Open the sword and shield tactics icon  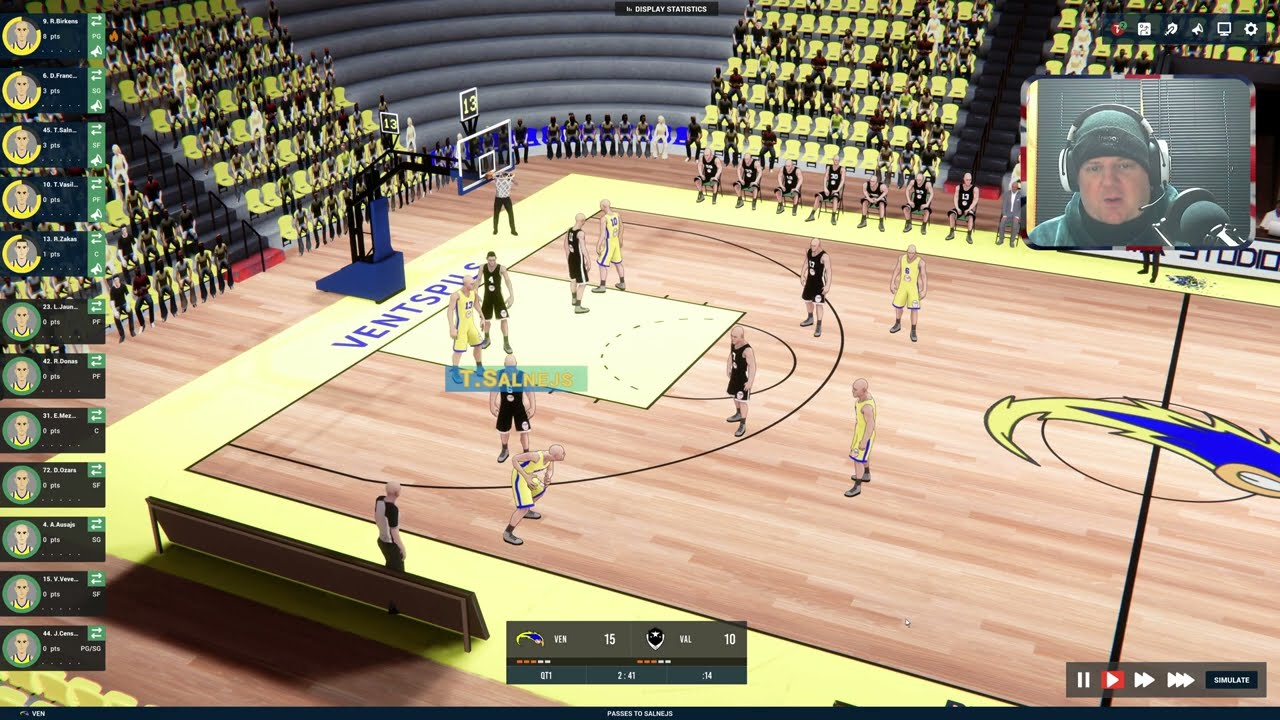point(1171,29)
